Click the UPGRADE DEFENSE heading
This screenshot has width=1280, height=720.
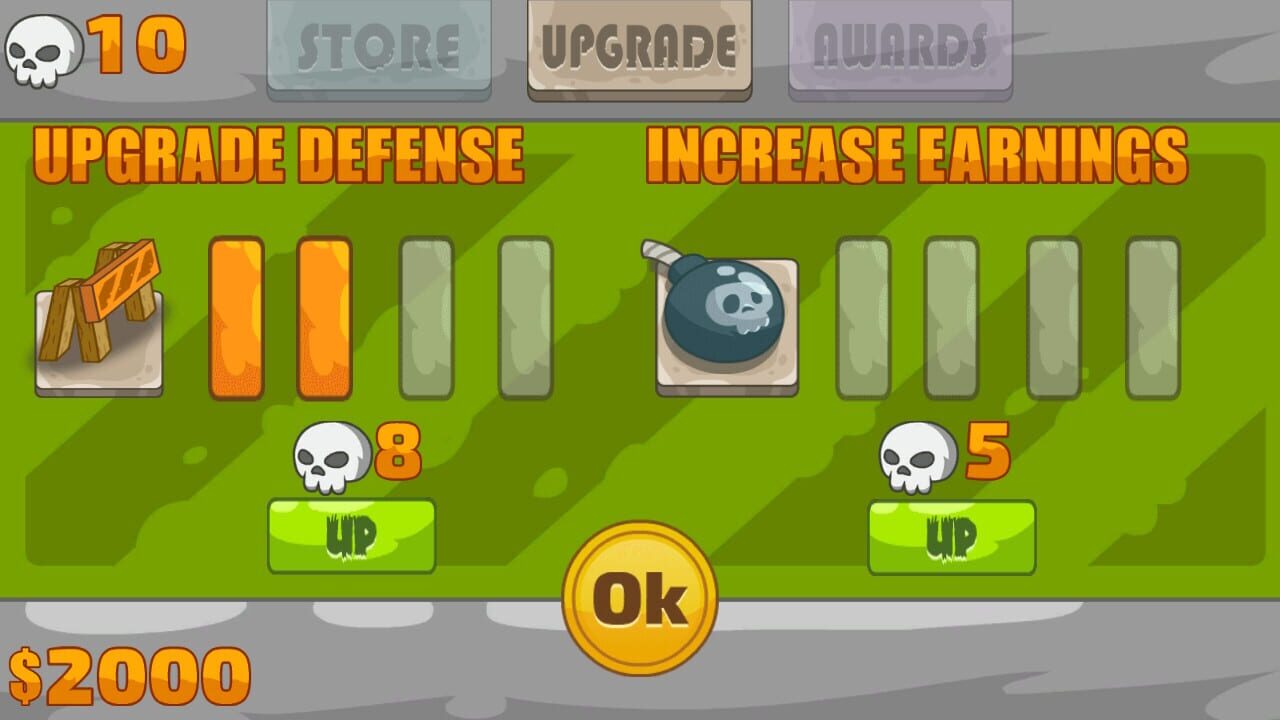pos(278,152)
